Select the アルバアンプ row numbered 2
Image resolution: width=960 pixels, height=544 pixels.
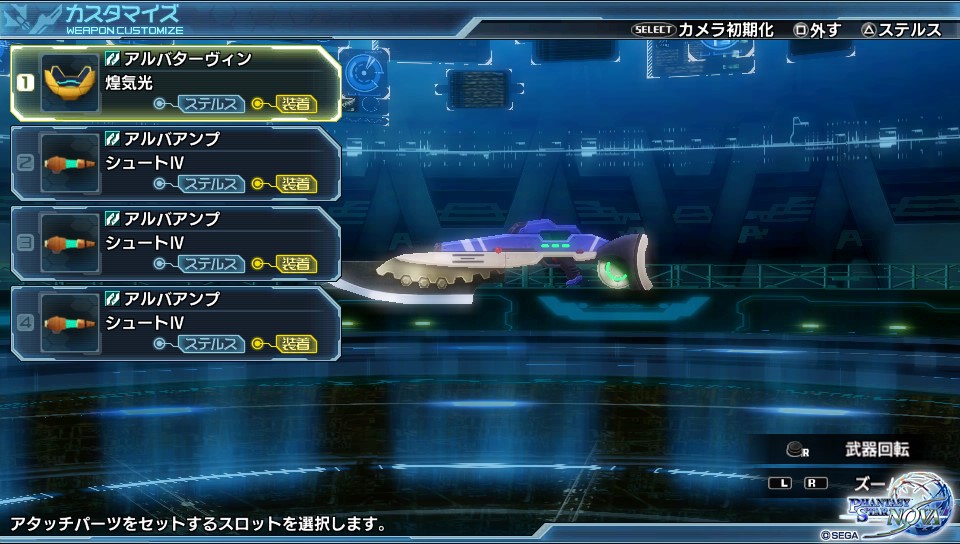176,163
